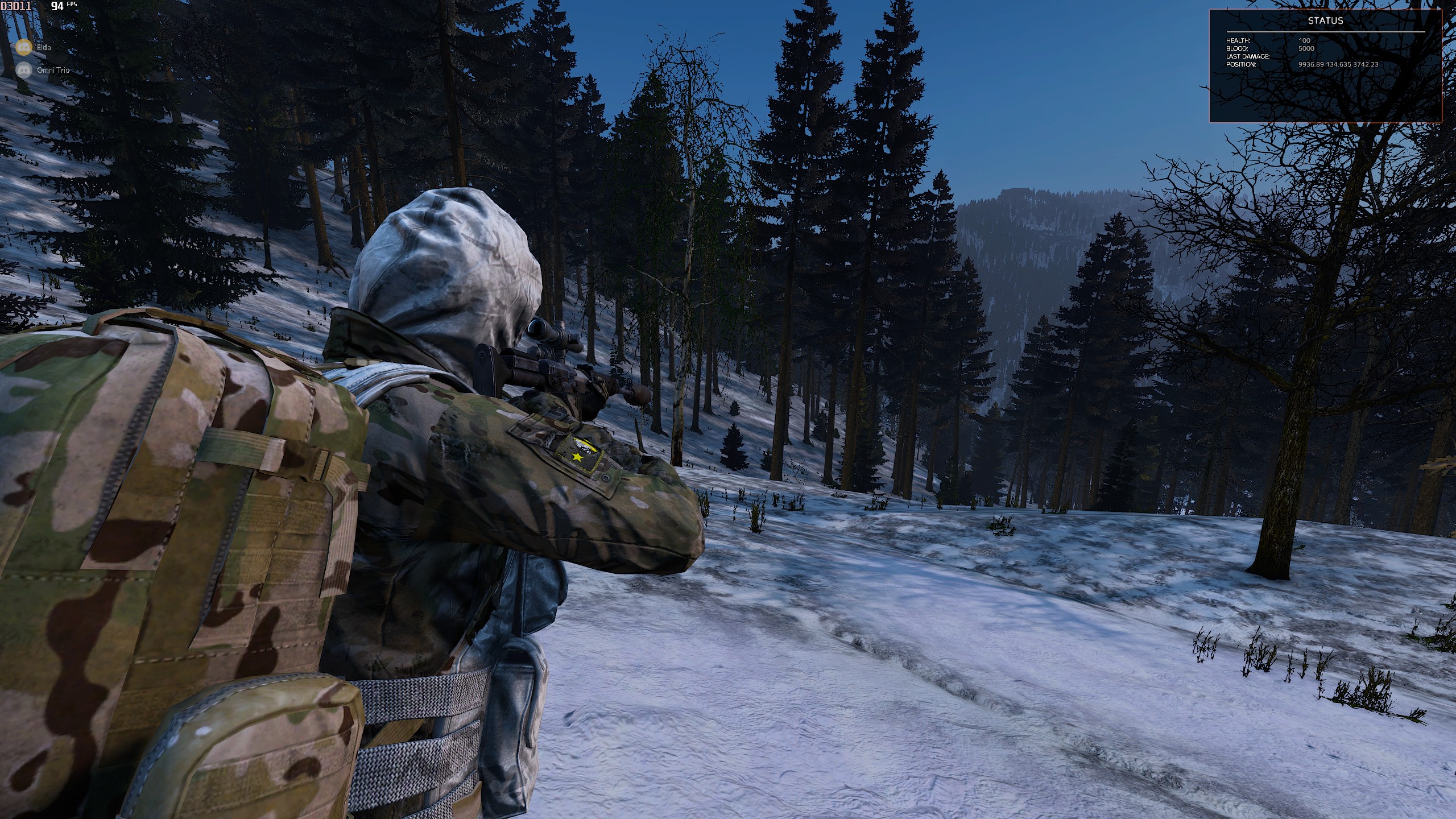Toggle Elda's speaking highlight in the overlay
Screen dimensions: 1456x819
pyautogui.click(x=24, y=47)
